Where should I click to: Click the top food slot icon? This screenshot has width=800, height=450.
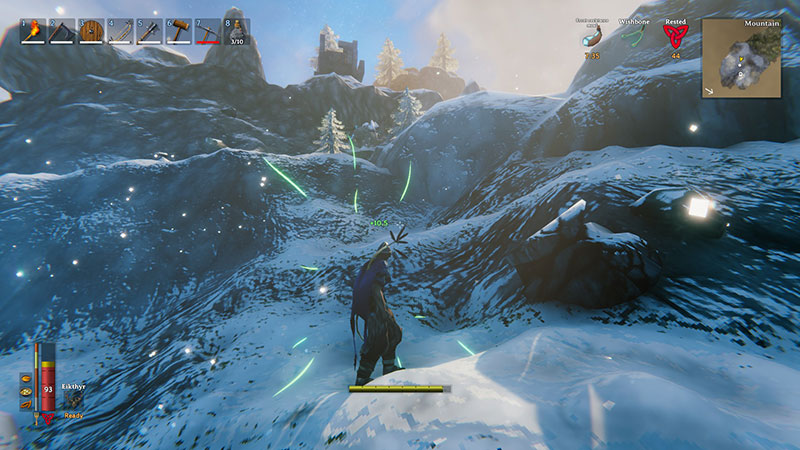coord(26,379)
